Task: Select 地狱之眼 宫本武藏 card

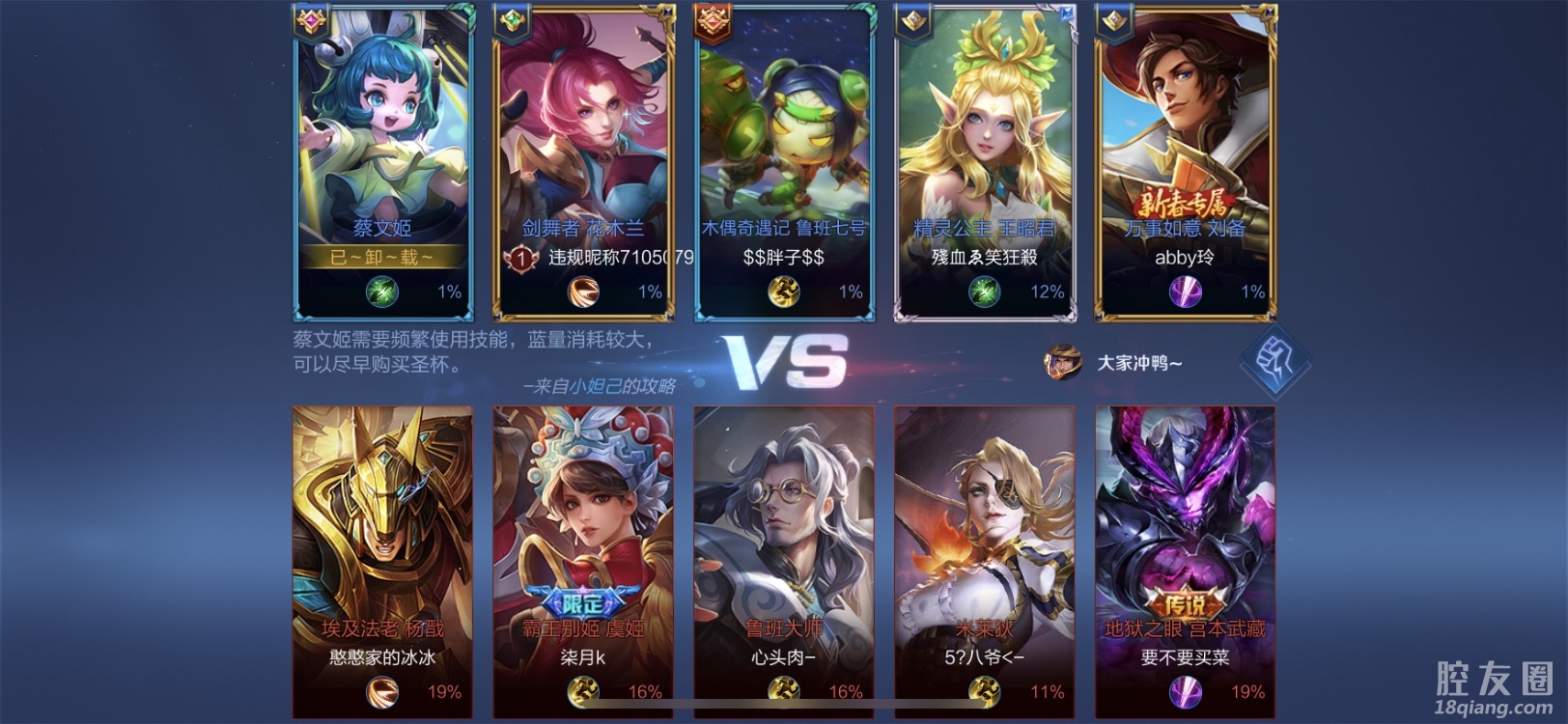Action: point(1186,541)
